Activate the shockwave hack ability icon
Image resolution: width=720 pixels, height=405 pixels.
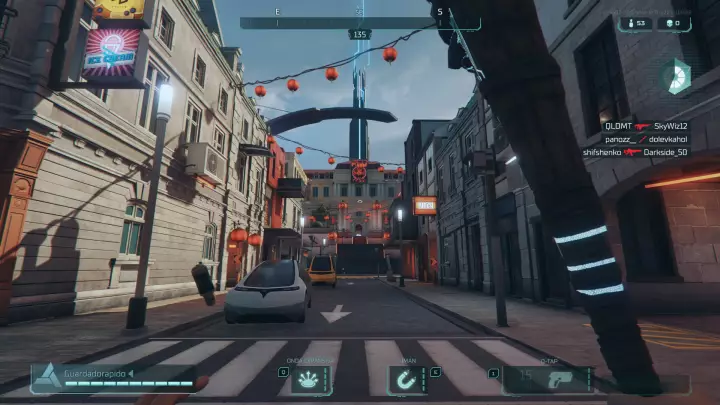coord(311,380)
